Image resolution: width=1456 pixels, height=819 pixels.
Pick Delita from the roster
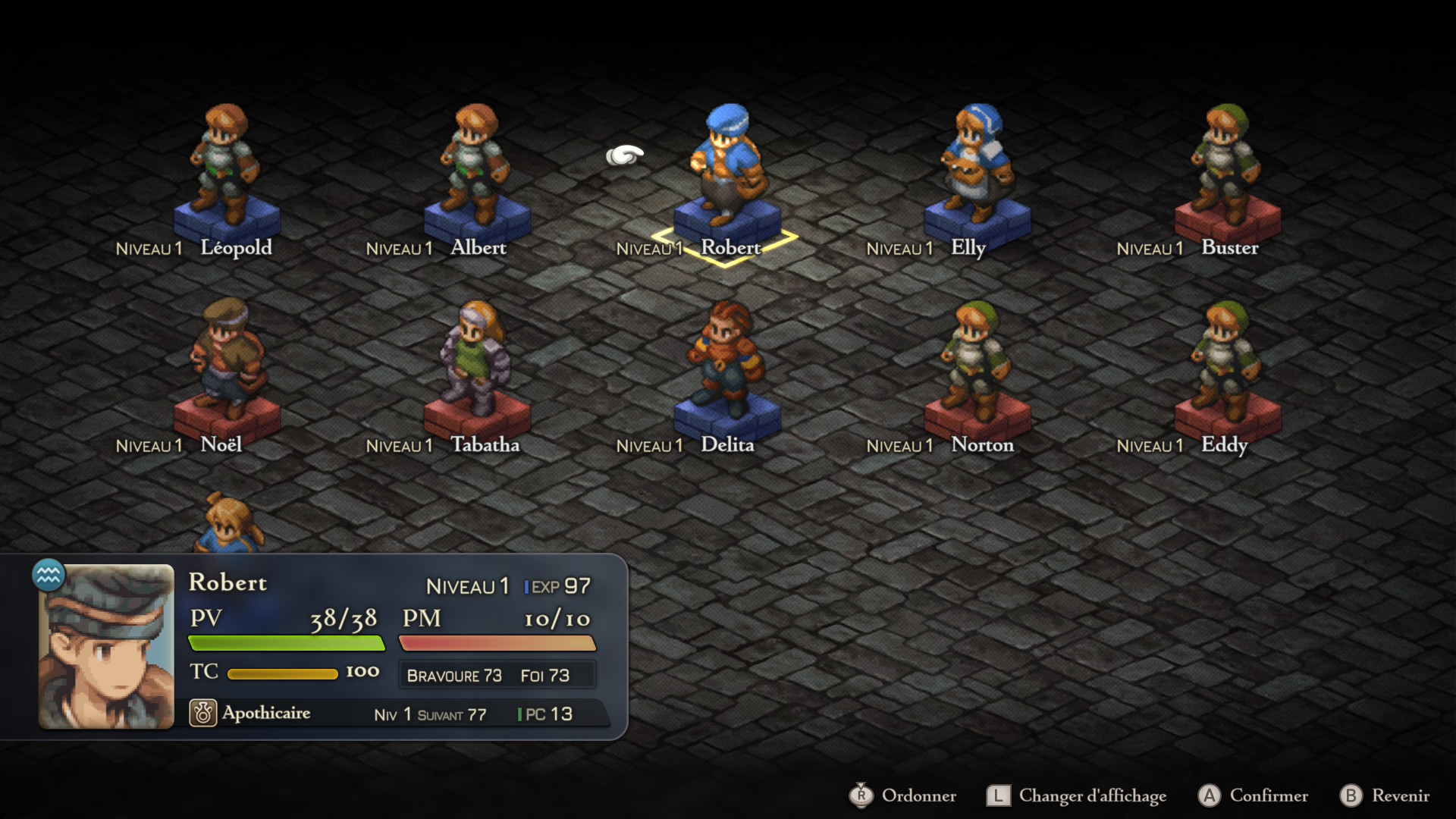[x=726, y=364]
